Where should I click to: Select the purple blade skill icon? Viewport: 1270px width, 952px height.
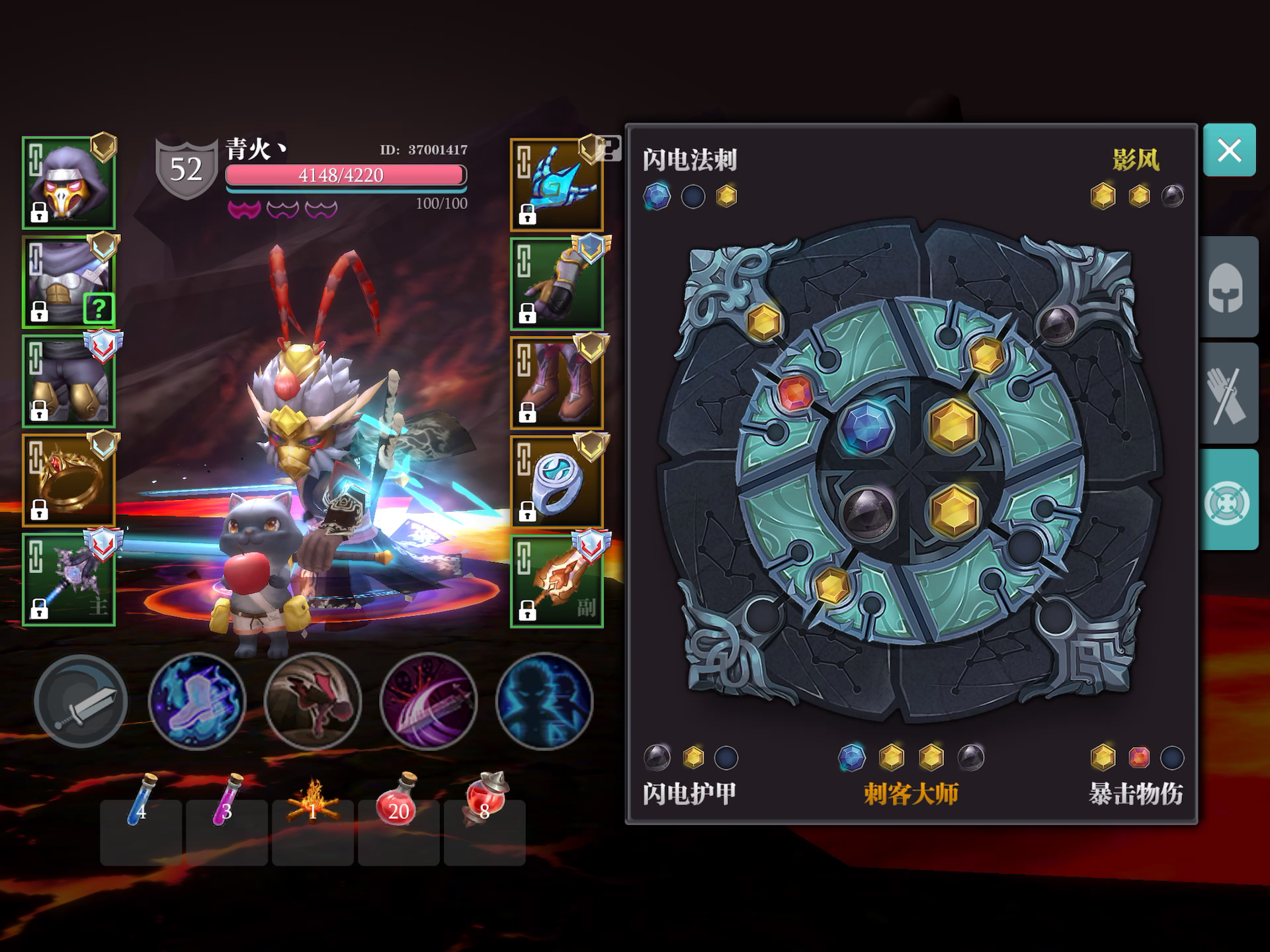pos(428,702)
